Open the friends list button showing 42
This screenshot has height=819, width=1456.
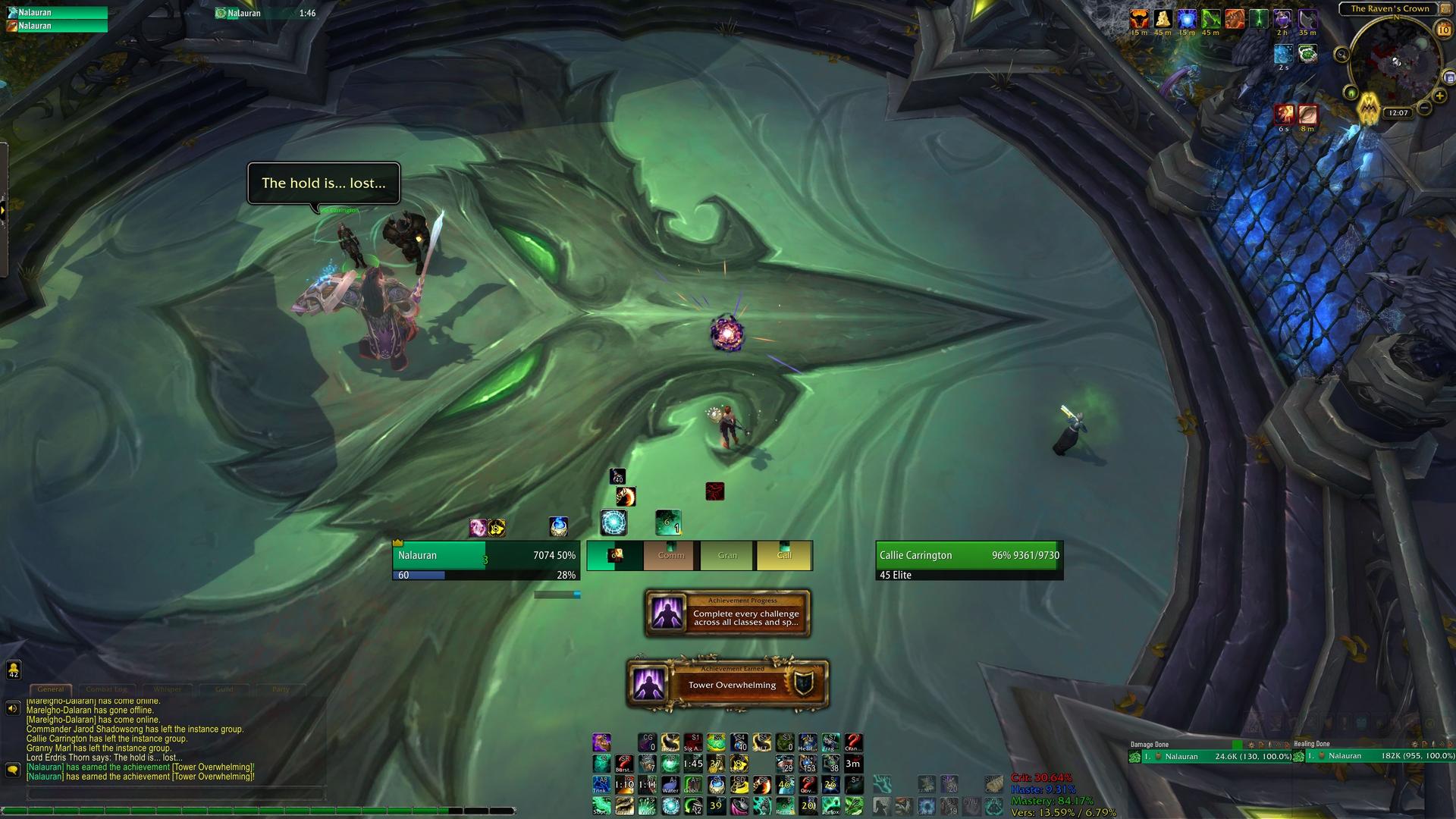tap(14, 670)
